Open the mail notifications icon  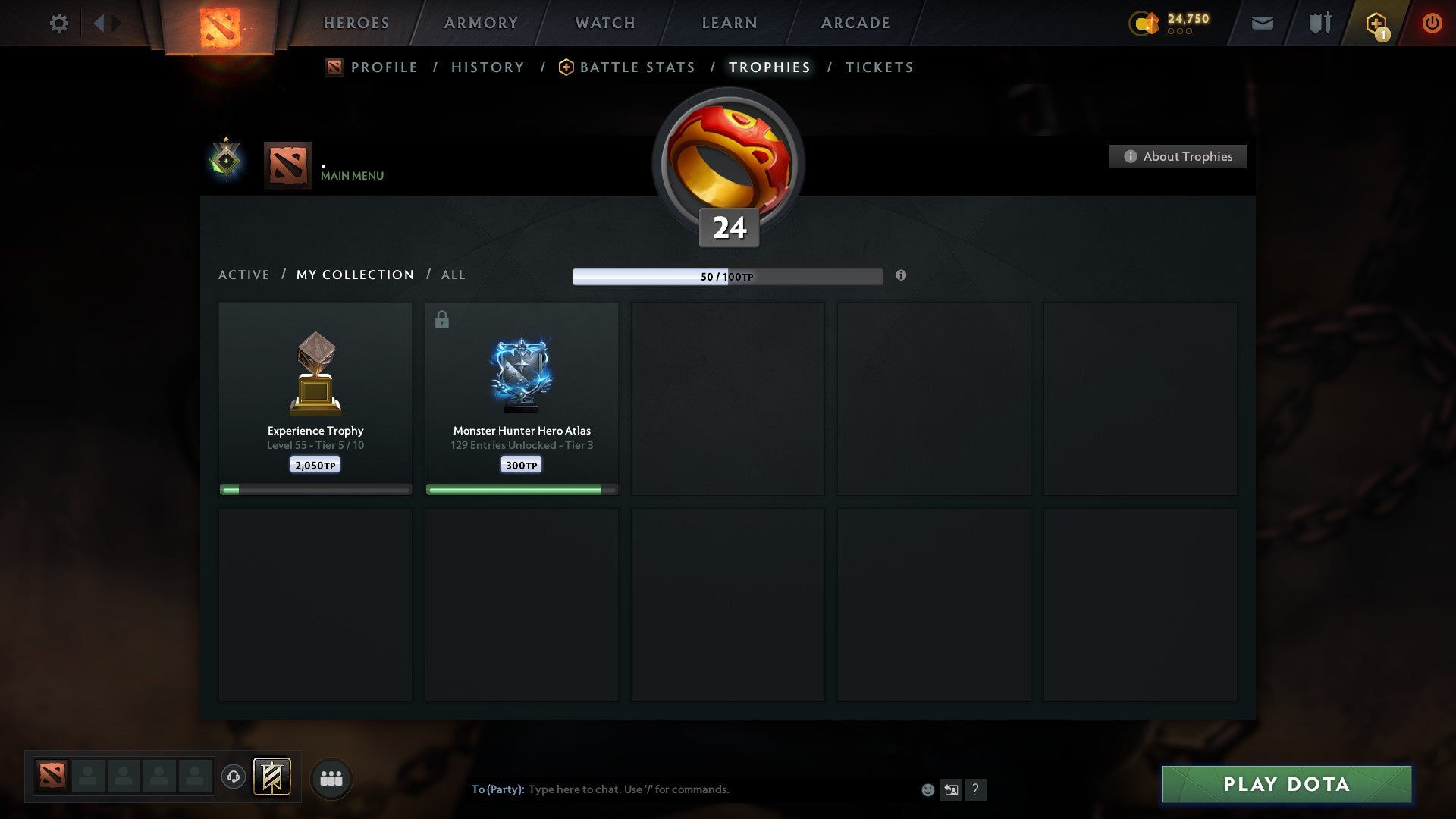tap(1262, 23)
